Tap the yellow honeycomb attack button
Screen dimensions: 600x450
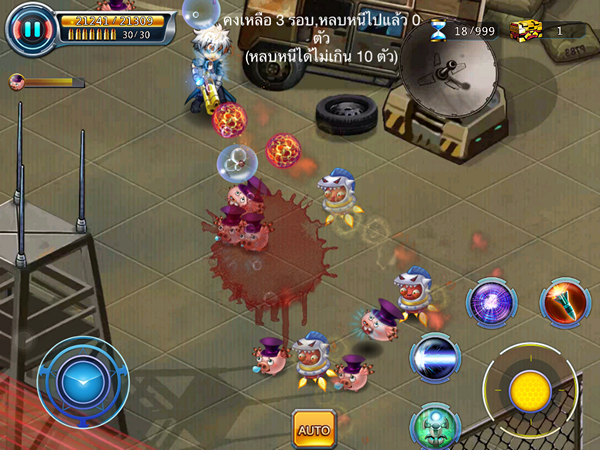(x=528, y=389)
